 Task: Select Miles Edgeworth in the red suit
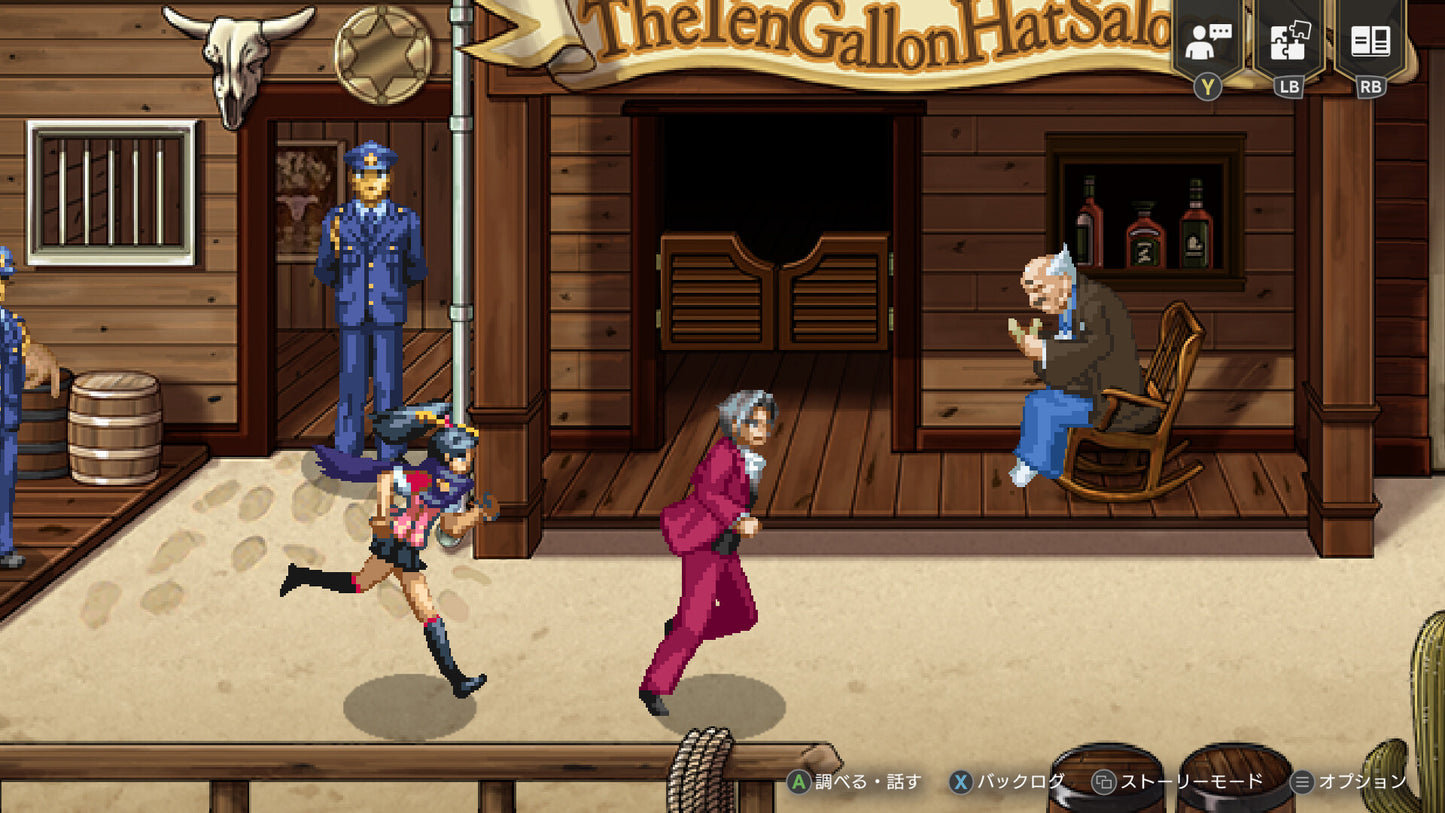tap(716, 540)
